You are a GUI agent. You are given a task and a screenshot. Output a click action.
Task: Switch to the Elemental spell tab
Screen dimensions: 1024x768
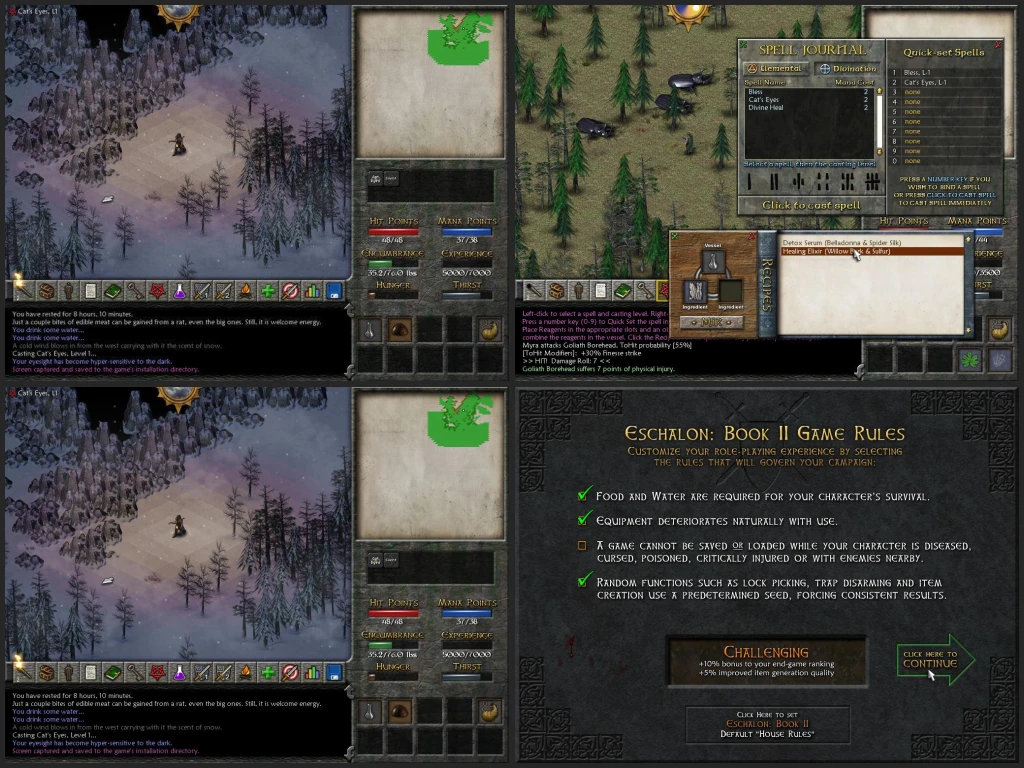776,69
